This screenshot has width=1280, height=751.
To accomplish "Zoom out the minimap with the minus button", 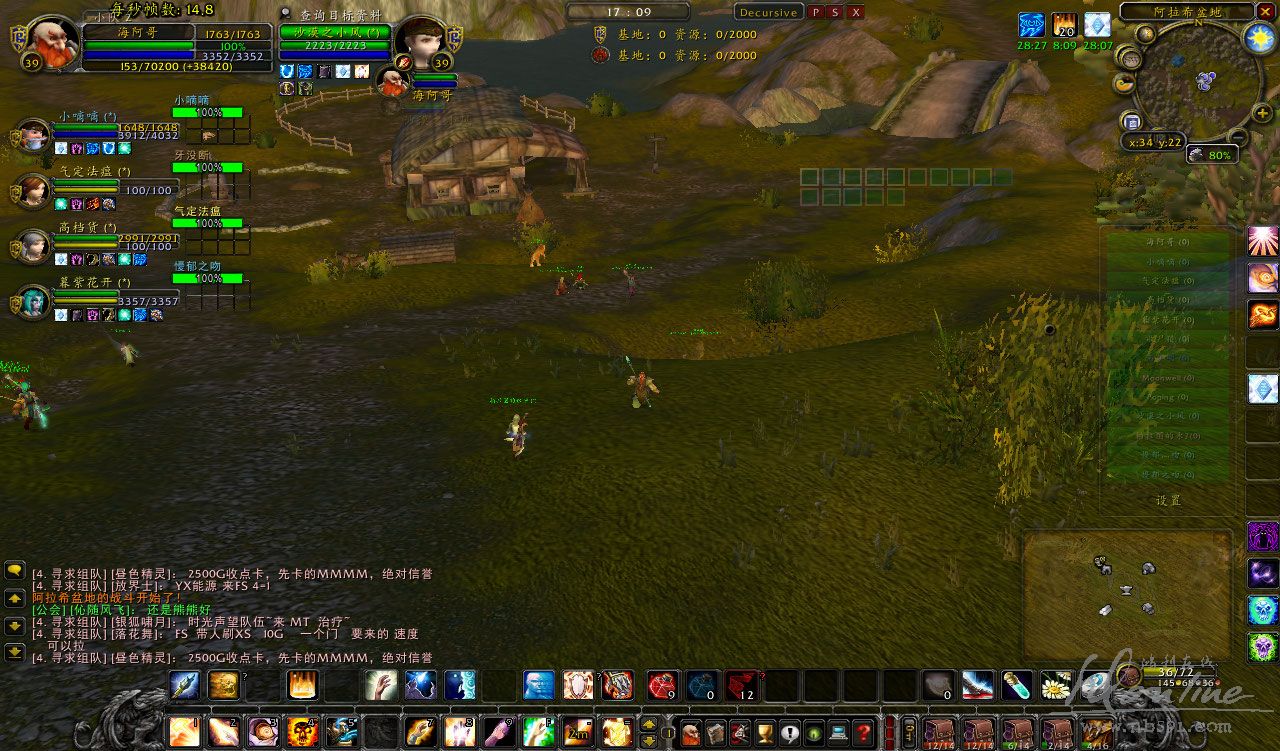I will (x=1237, y=138).
